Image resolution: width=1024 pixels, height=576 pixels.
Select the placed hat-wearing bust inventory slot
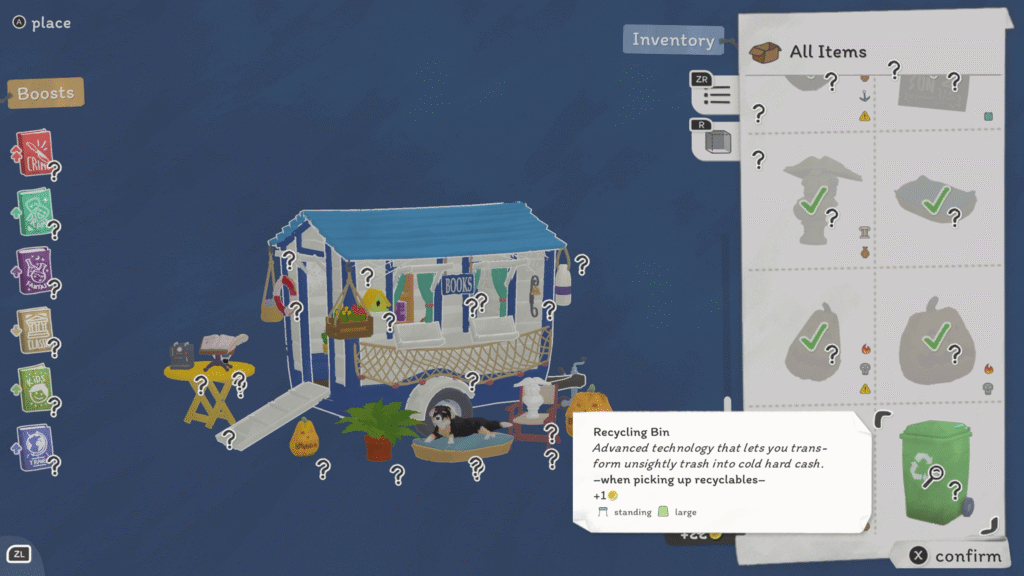click(817, 200)
